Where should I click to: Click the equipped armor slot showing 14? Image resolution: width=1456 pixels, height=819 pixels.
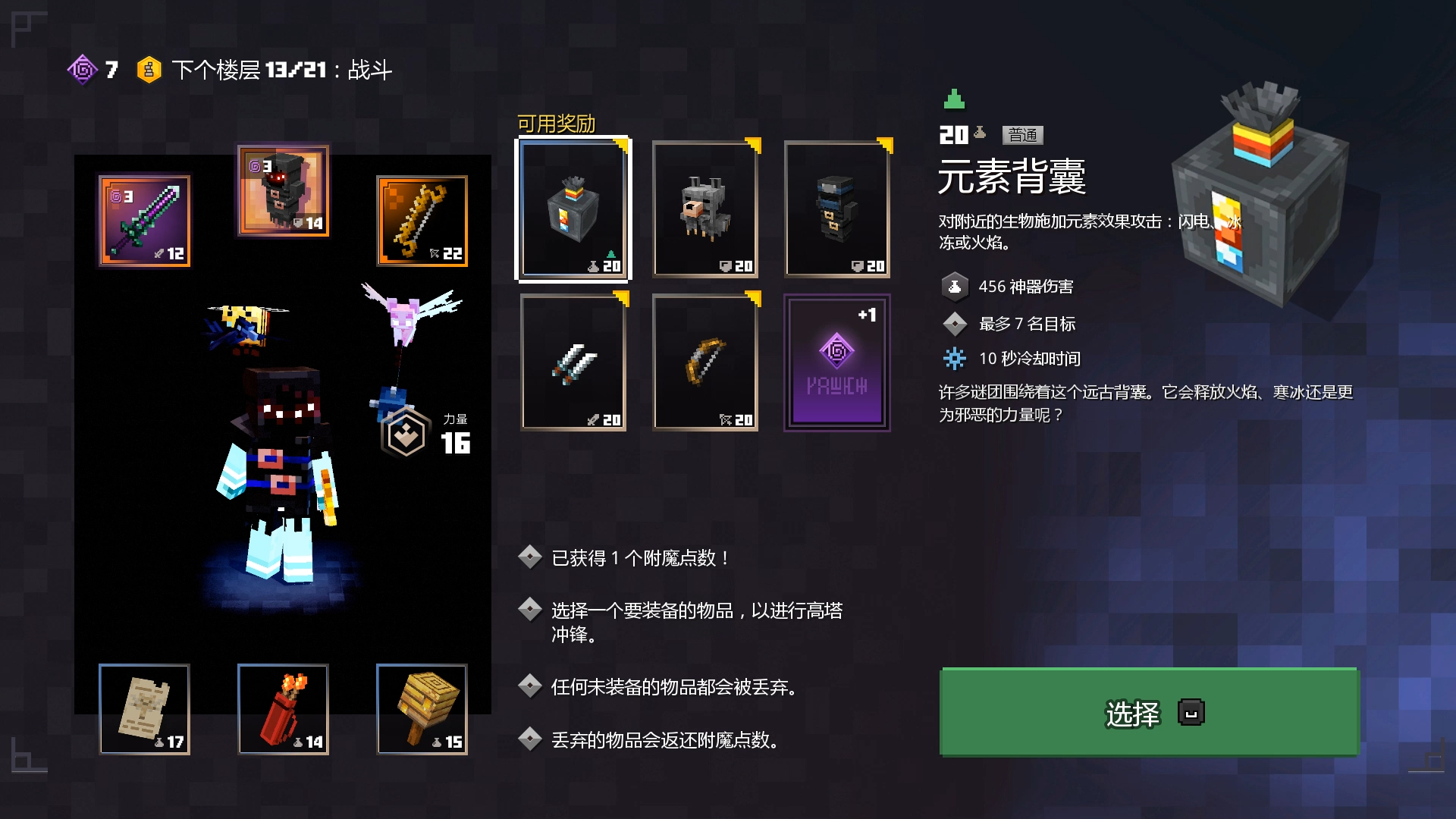coord(282,191)
